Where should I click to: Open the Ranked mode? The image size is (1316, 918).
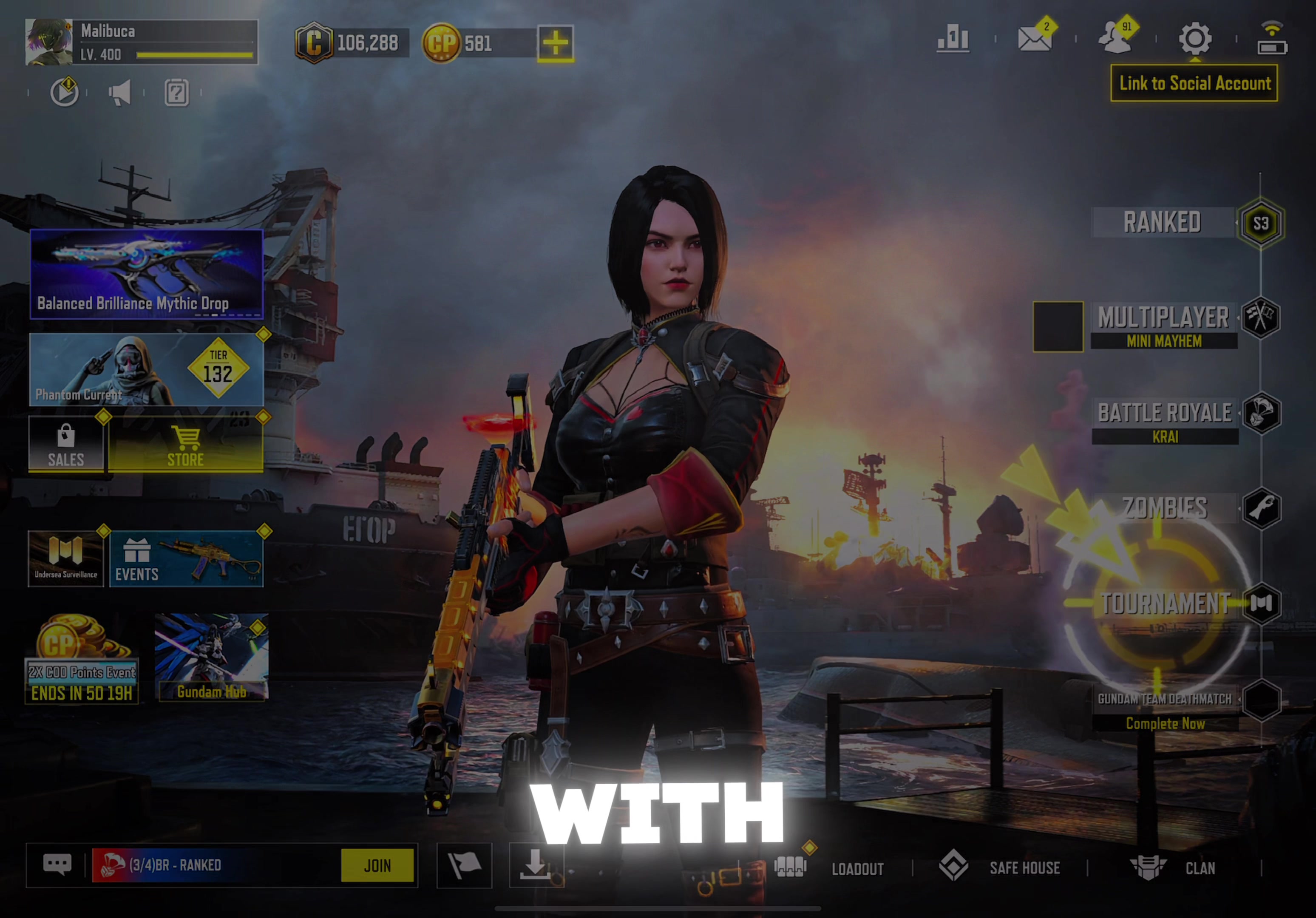tap(1163, 222)
